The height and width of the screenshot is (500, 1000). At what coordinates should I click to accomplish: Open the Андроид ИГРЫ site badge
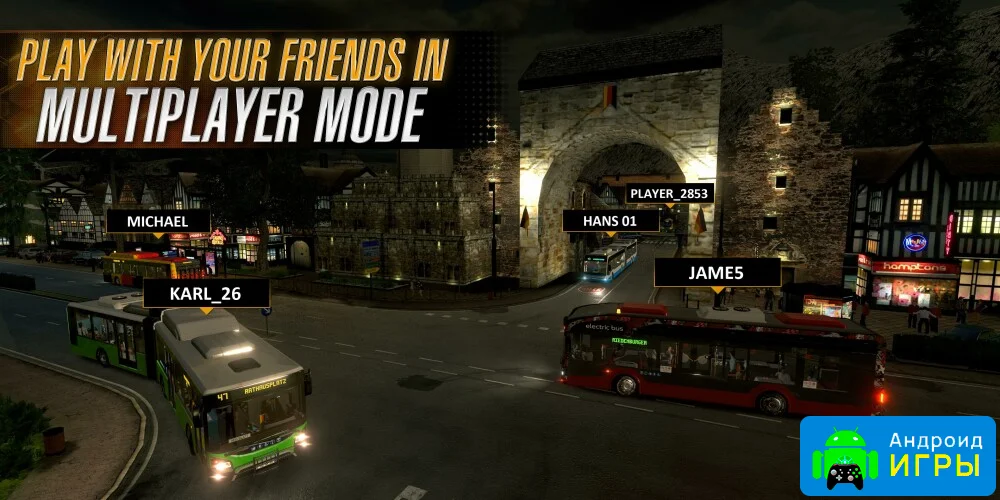pos(898,456)
